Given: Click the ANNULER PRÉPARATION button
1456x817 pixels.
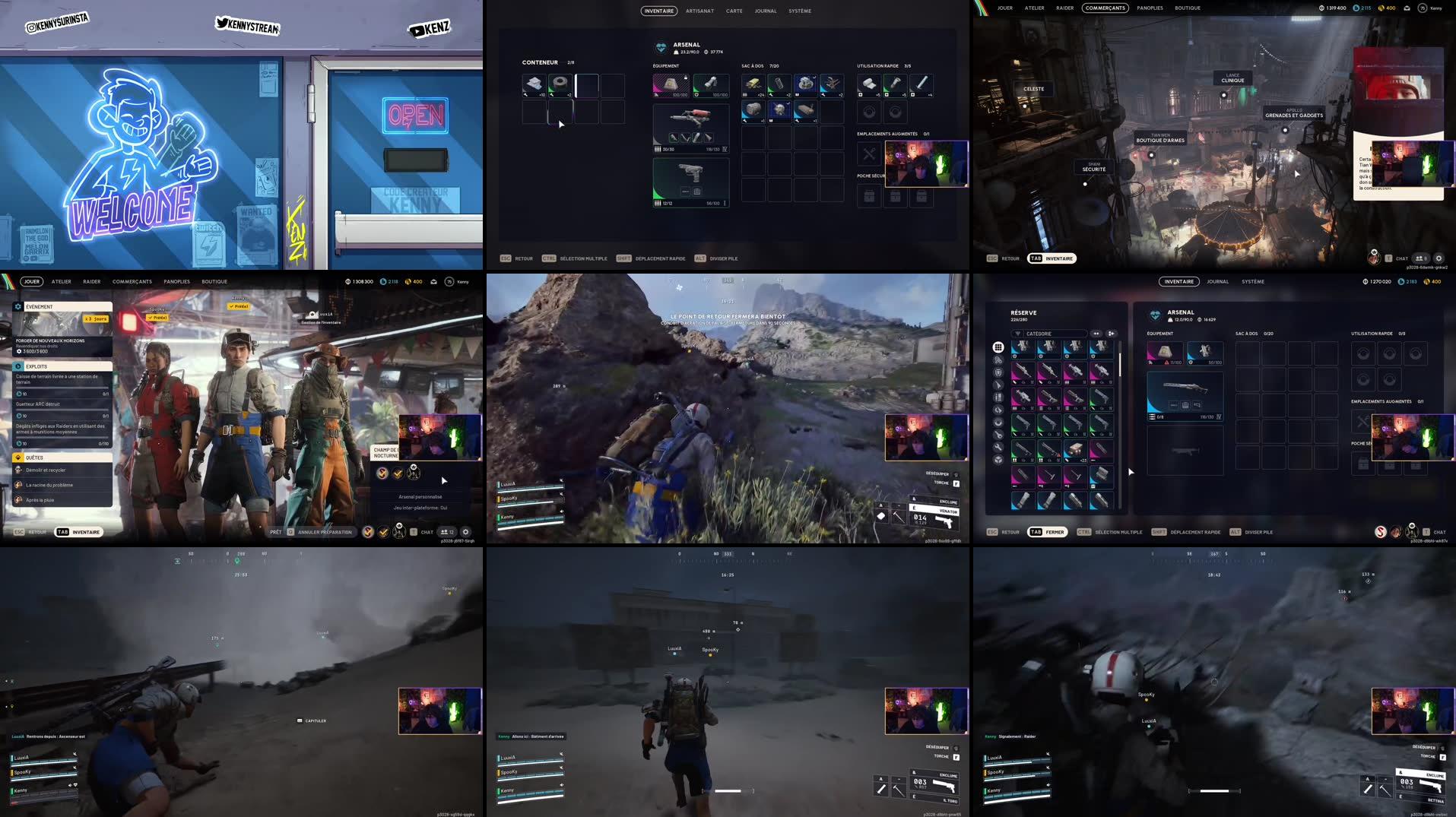Looking at the screenshot, I should tap(323, 532).
